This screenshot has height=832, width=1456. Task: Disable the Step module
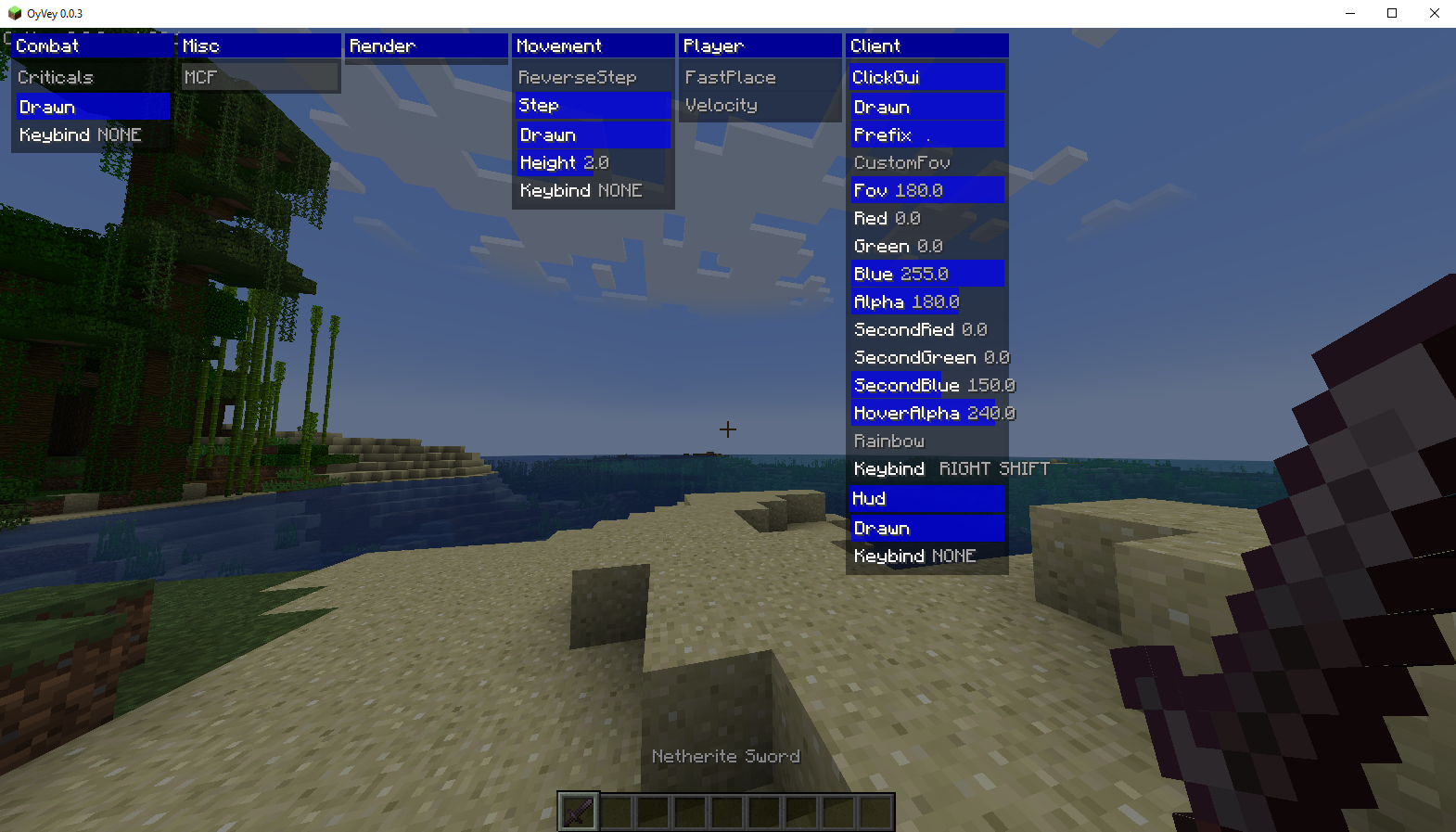coord(539,106)
